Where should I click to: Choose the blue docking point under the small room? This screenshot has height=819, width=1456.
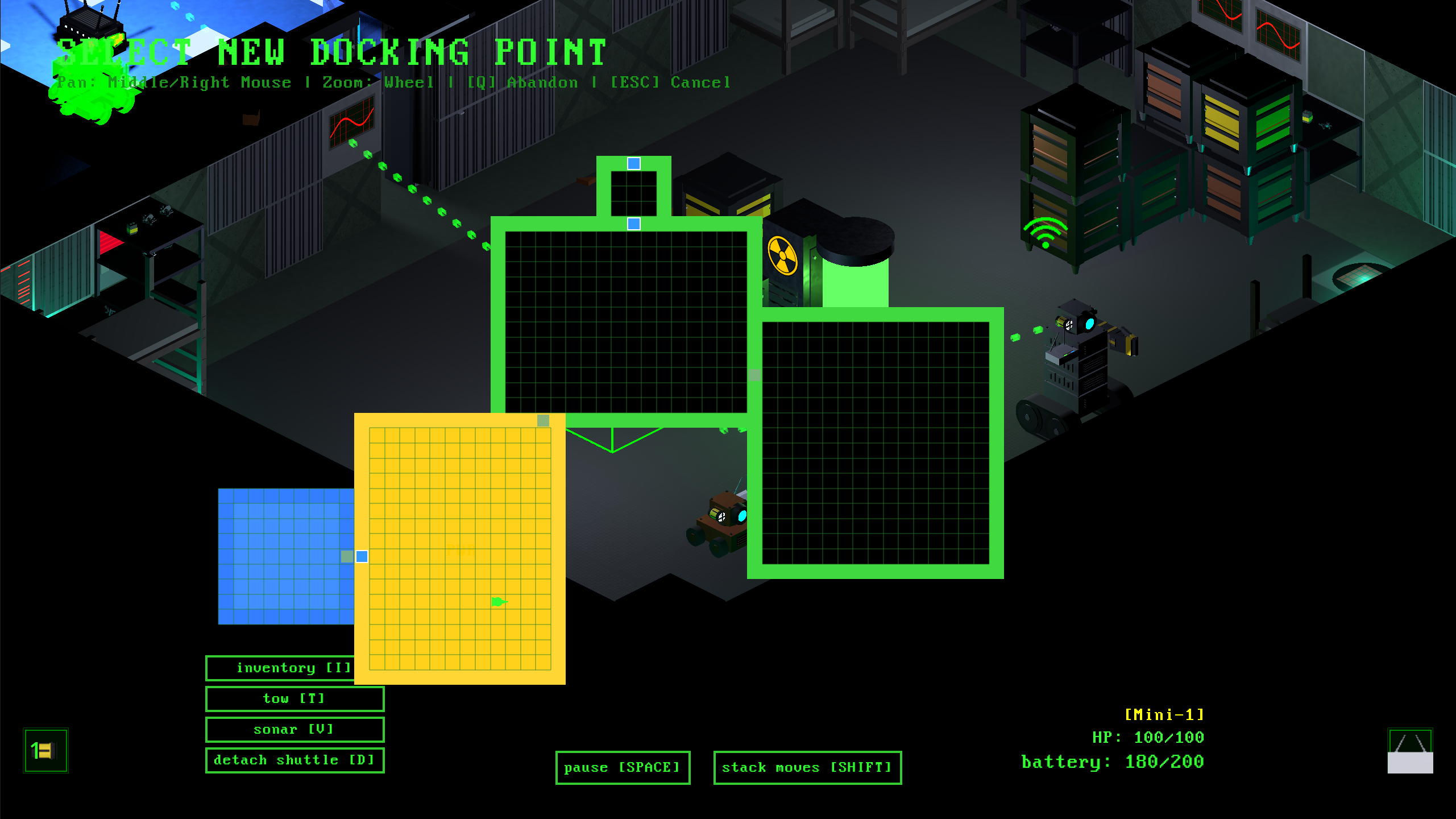pyautogui.click(x=633, y=224)
